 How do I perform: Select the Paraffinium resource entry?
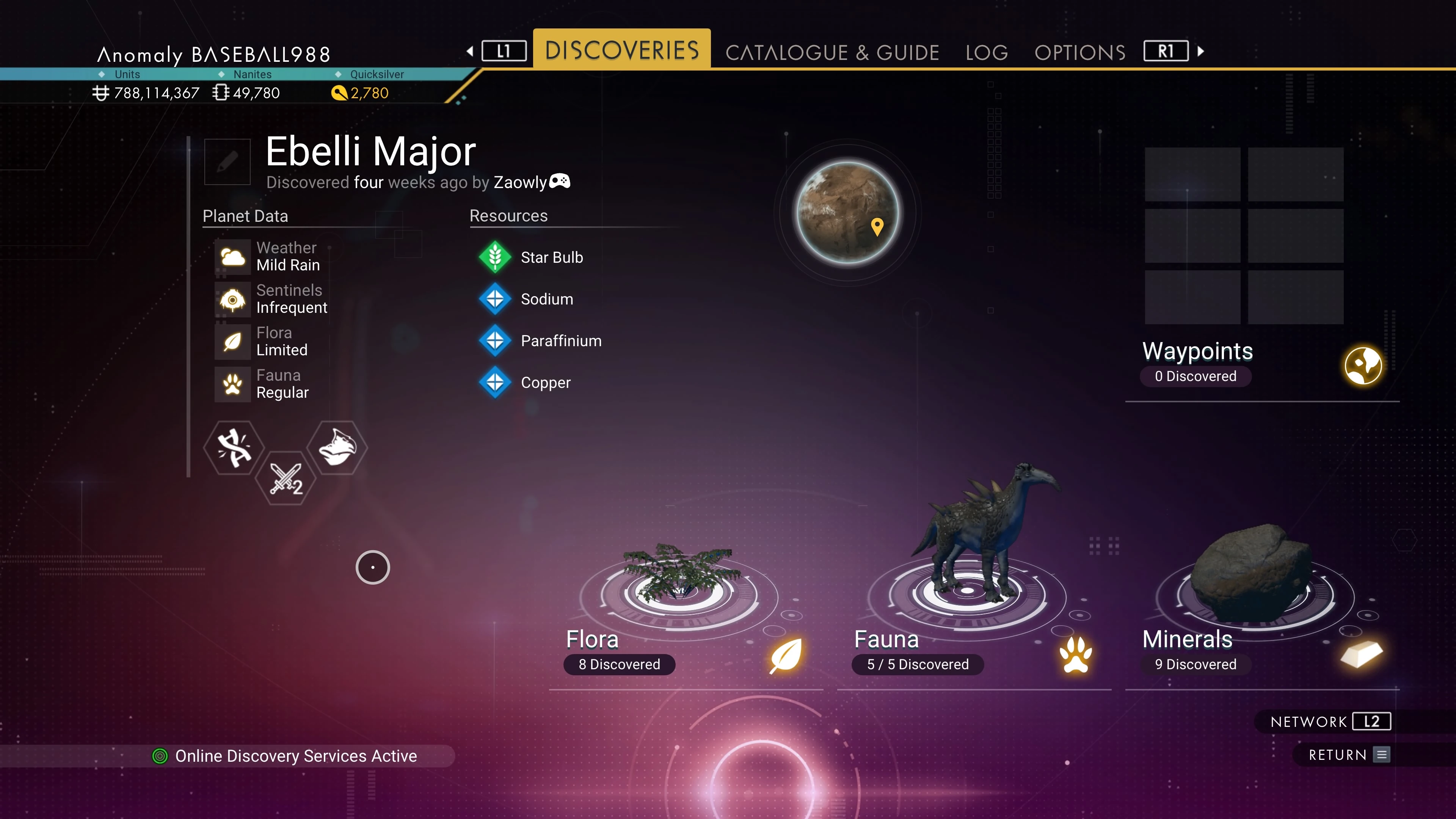tap(561, 341)
